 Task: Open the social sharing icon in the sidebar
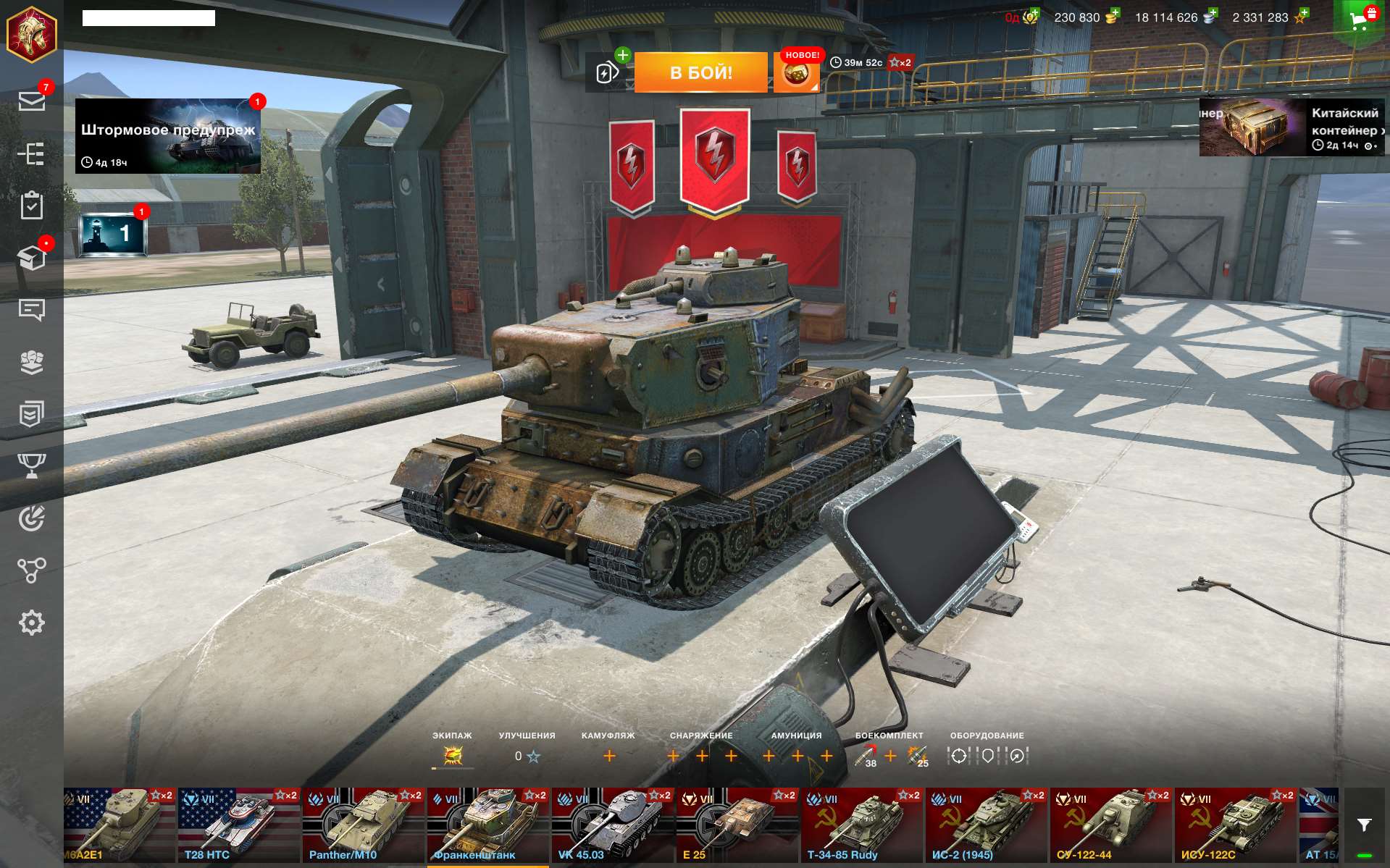(32, 570)
